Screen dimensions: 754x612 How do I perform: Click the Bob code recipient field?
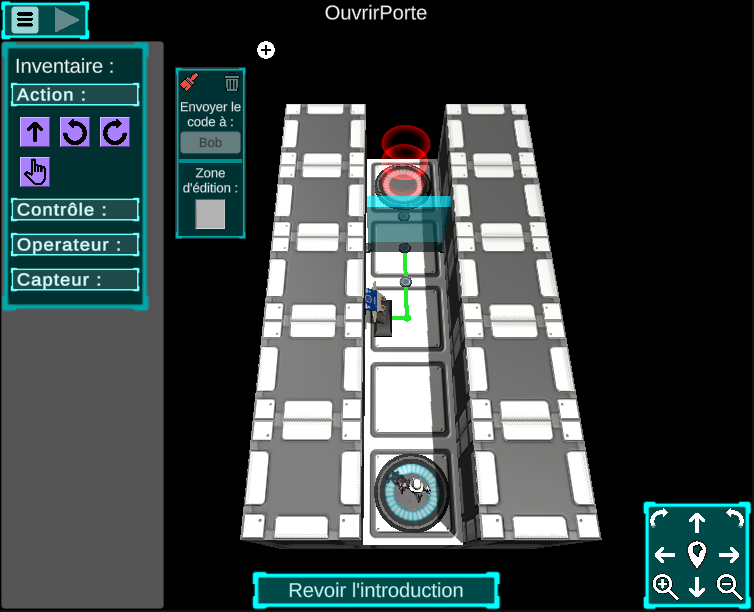pos(210,143)
